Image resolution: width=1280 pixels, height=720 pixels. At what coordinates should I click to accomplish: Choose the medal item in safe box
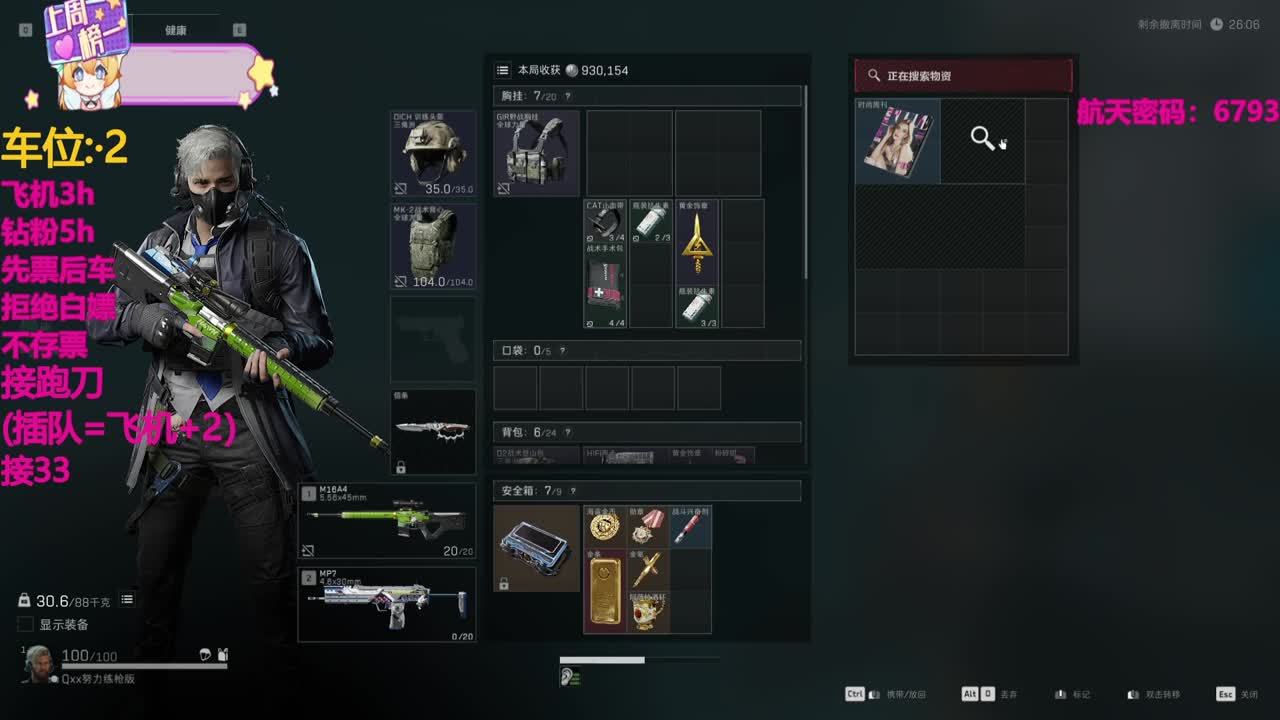[647, 527]
